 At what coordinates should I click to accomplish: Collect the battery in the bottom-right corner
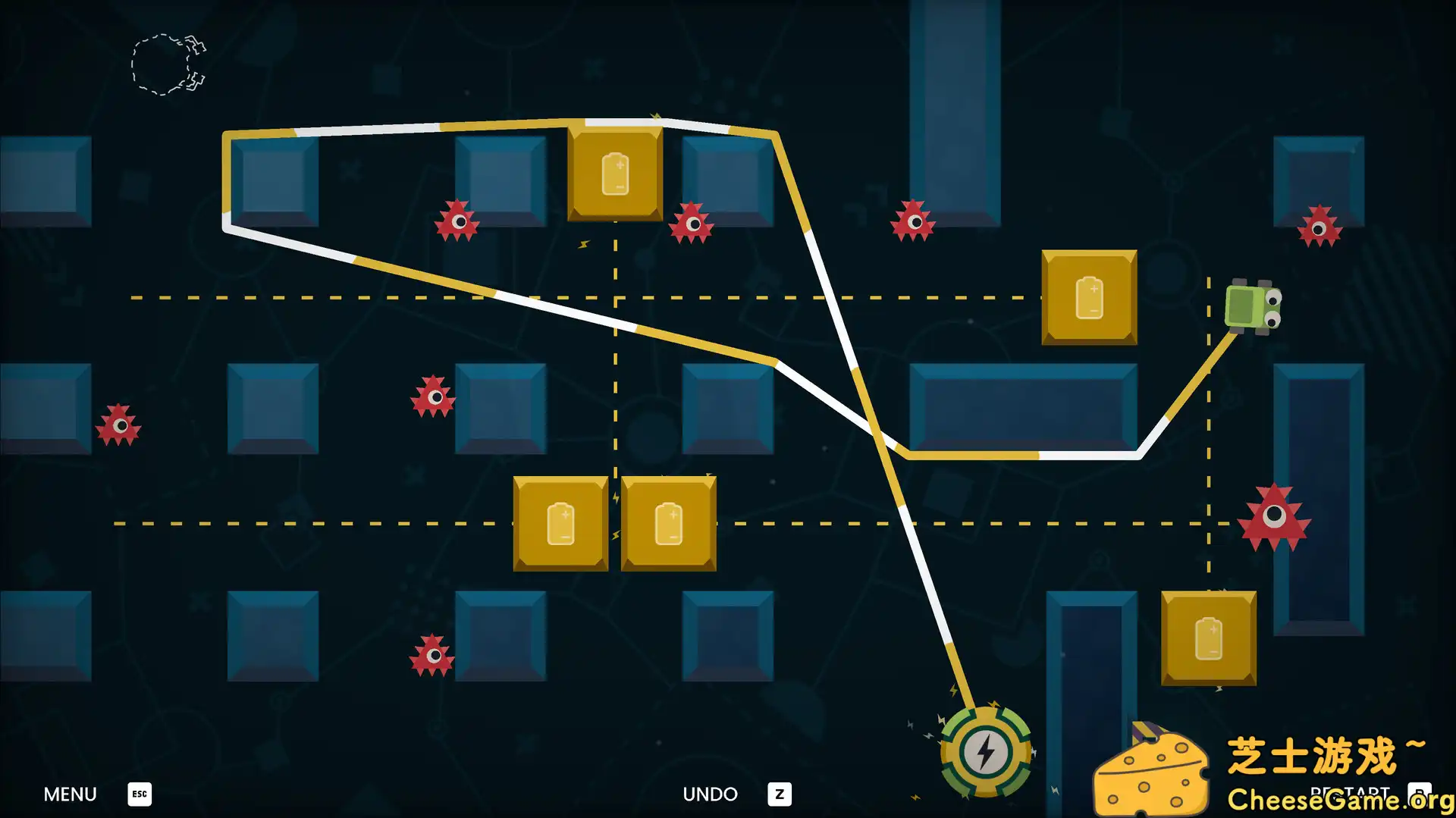[1207, 639]
